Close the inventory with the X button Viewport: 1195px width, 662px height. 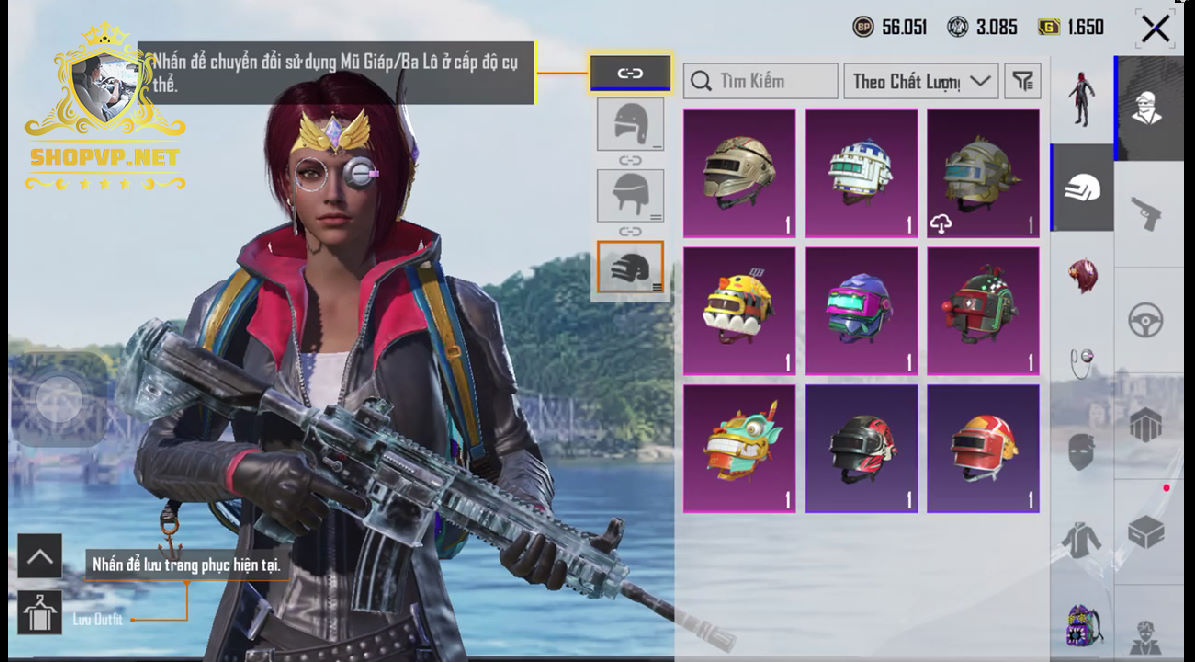point(1155,29)
